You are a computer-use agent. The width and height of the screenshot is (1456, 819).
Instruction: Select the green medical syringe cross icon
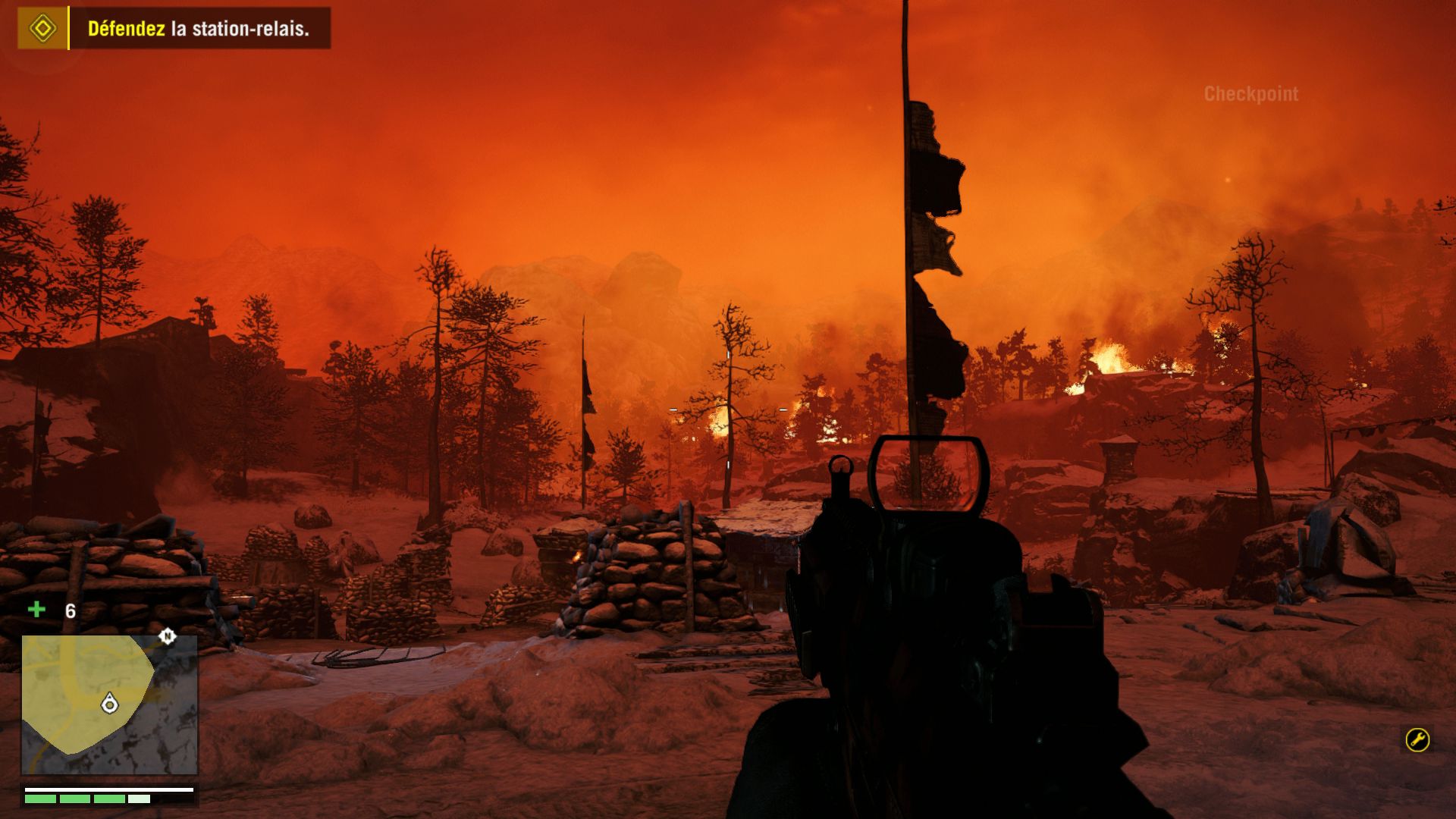click(x=36, y=610)
